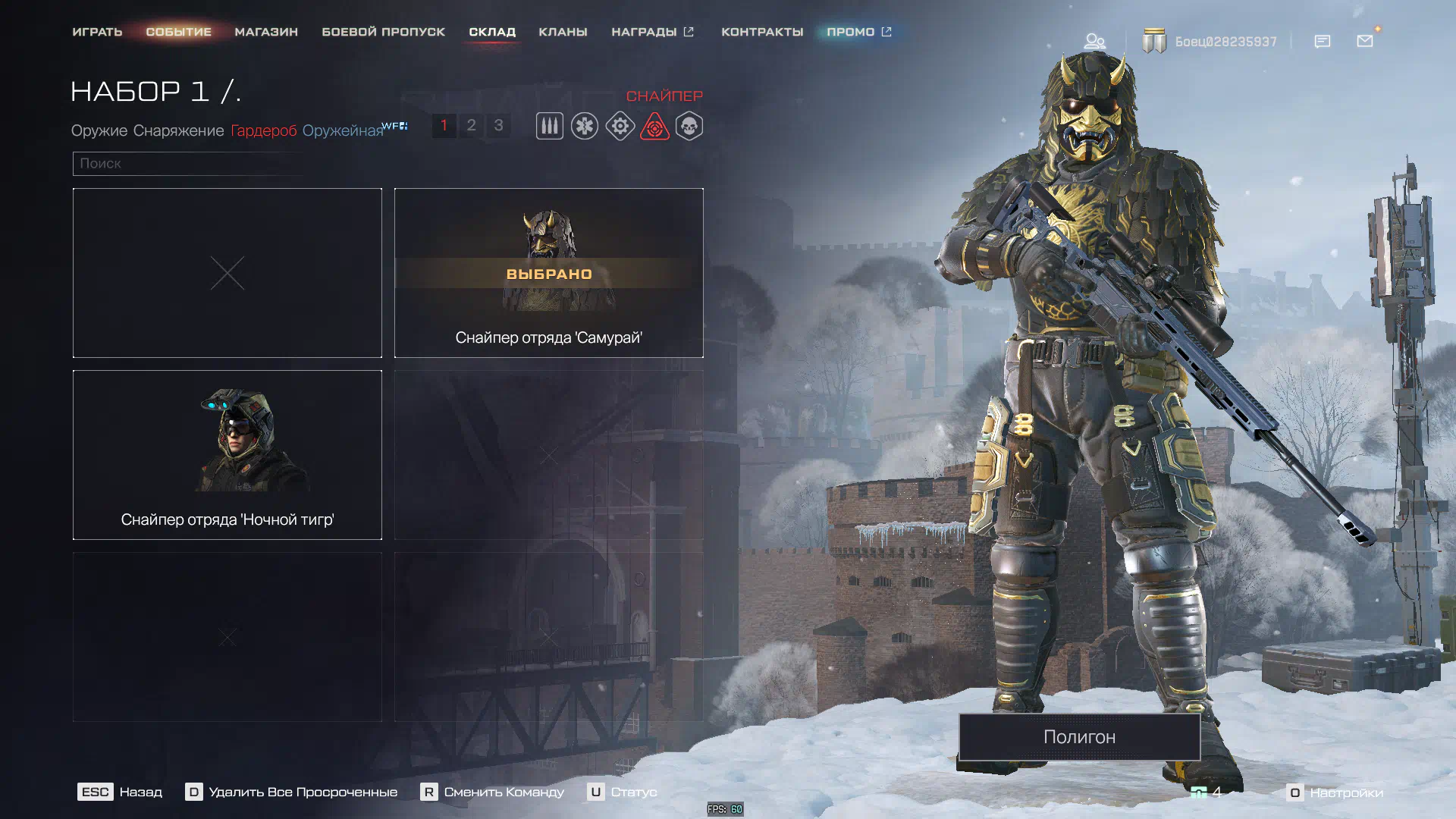
Task: Show the КОНТРАКТЫ page
Action: (x=761, y=32)
